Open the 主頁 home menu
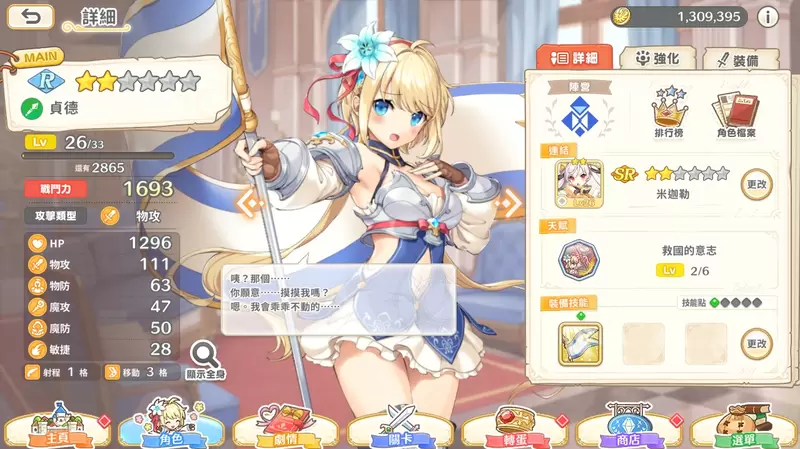Image resolution: width=800 pixels, height=449 pixels. (x=57, y=427)
